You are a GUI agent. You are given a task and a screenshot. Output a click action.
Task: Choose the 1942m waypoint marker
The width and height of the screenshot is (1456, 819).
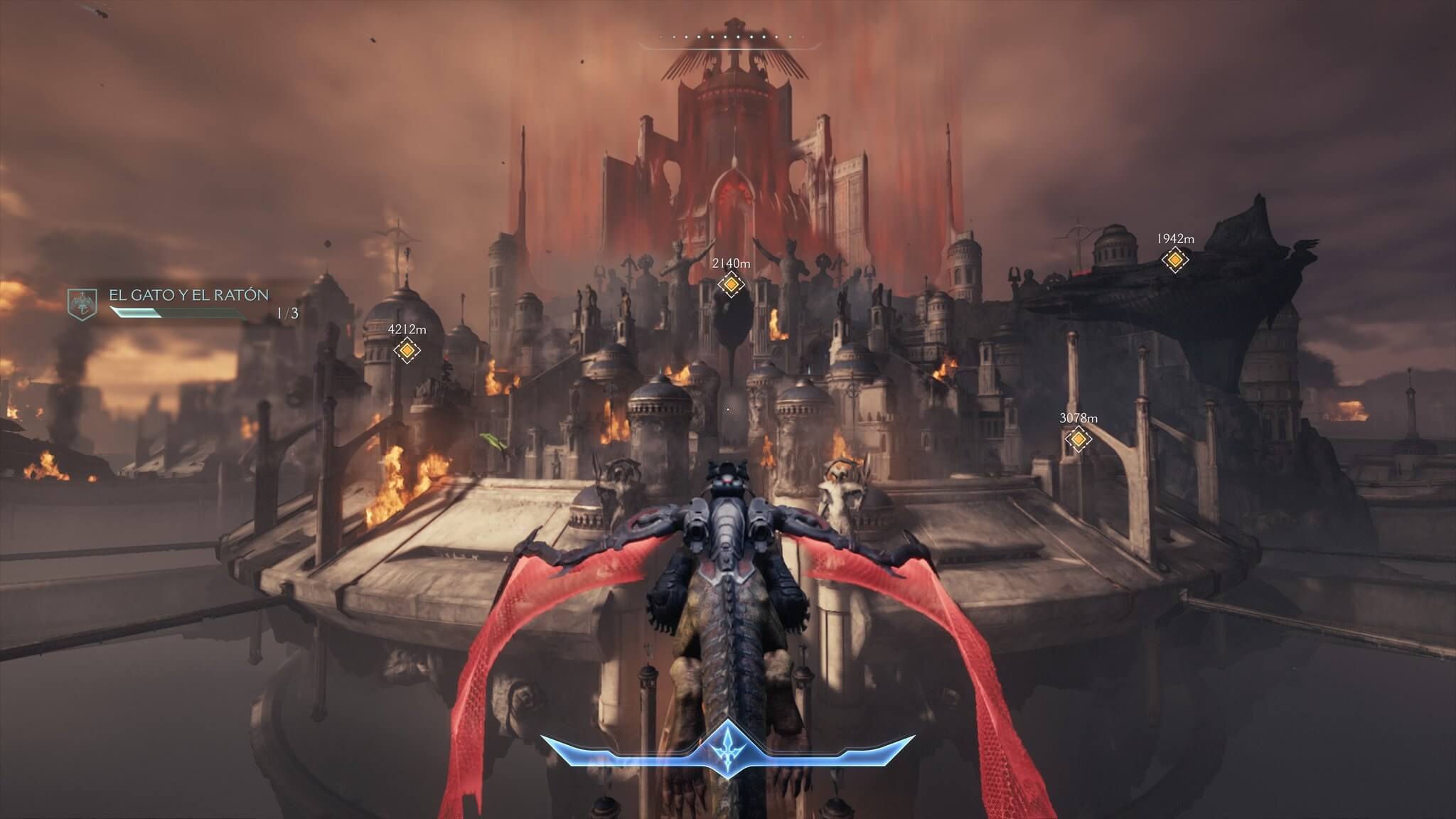point(1174,260)
